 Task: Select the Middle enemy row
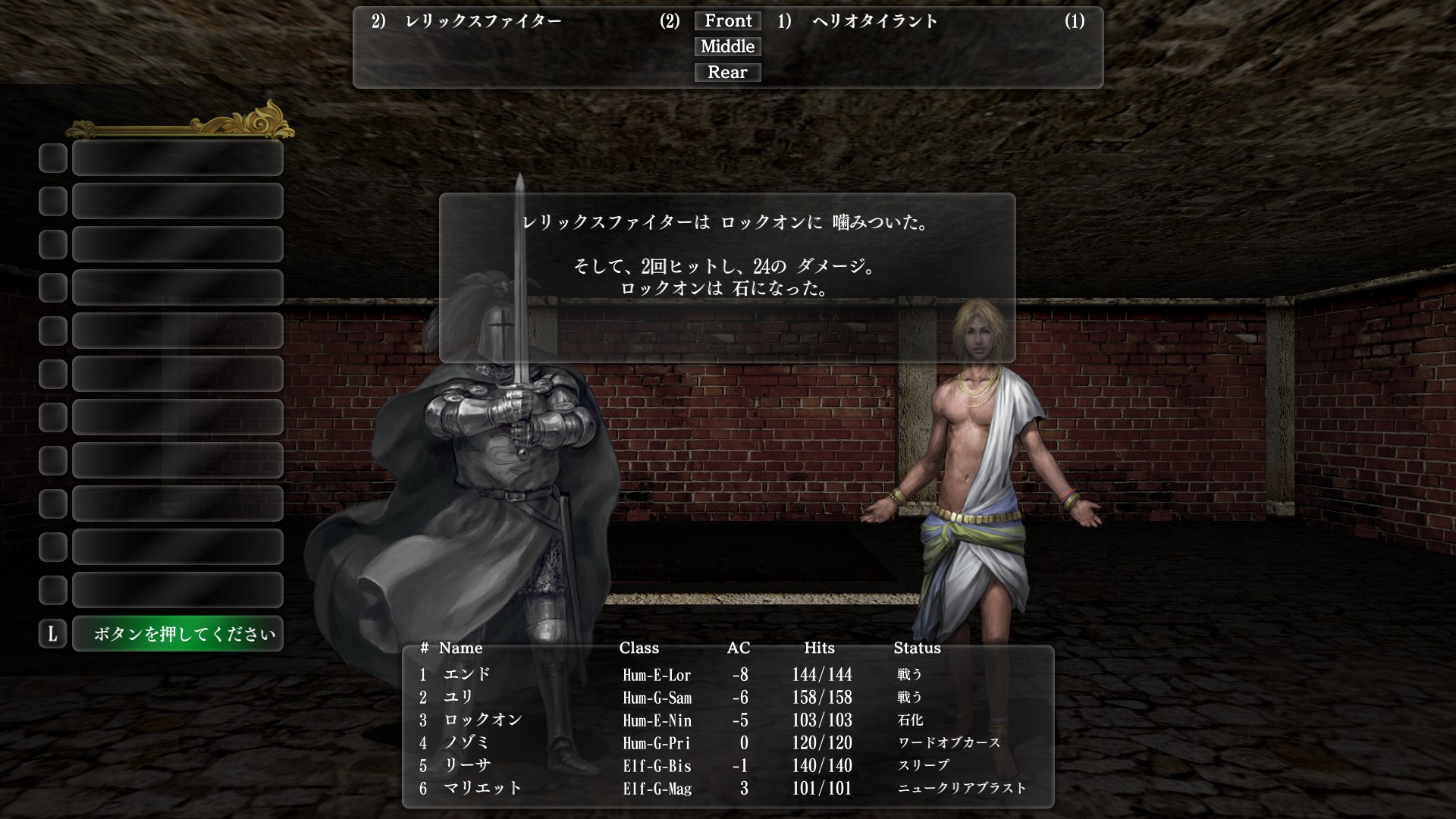(727, 46)
